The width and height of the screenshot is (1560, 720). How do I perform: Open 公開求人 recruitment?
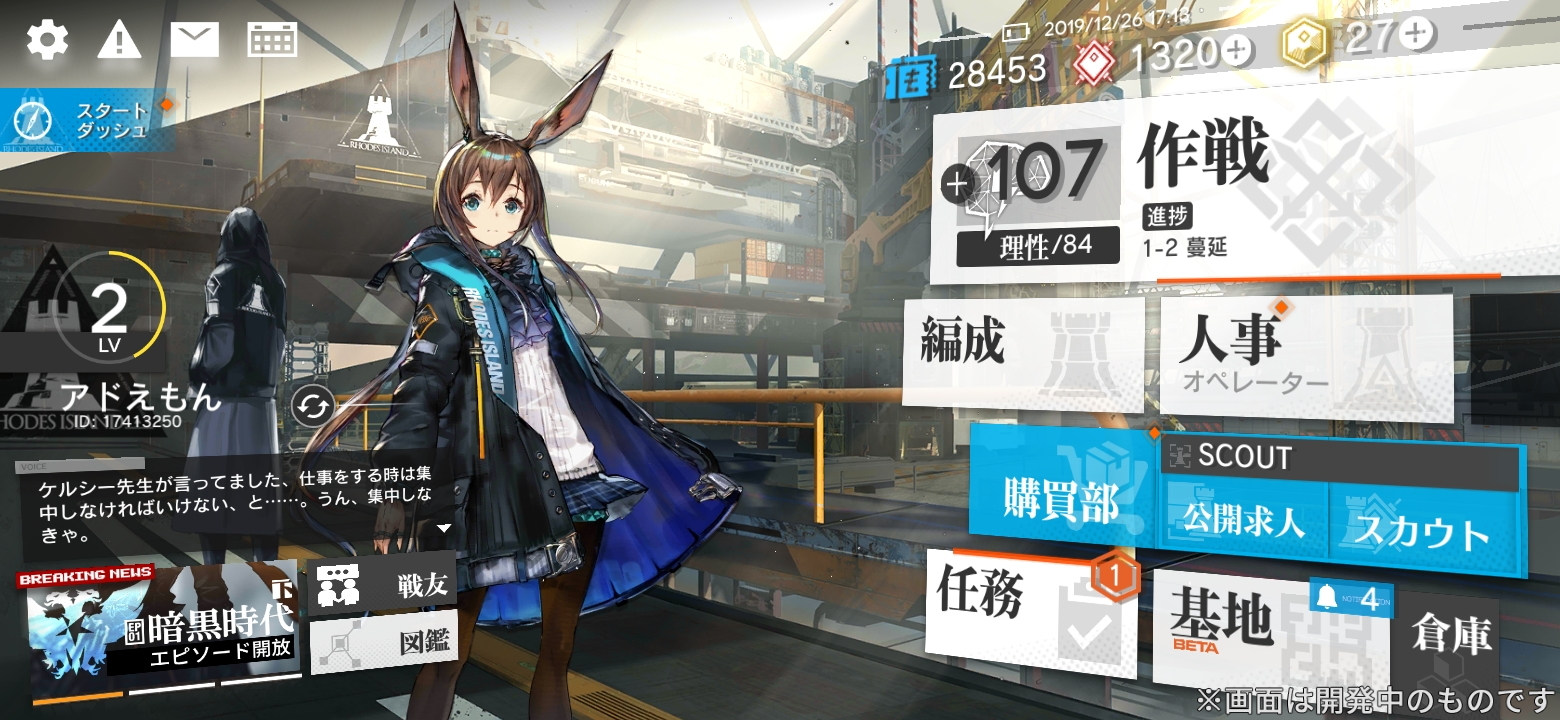tap(1243, 524)
